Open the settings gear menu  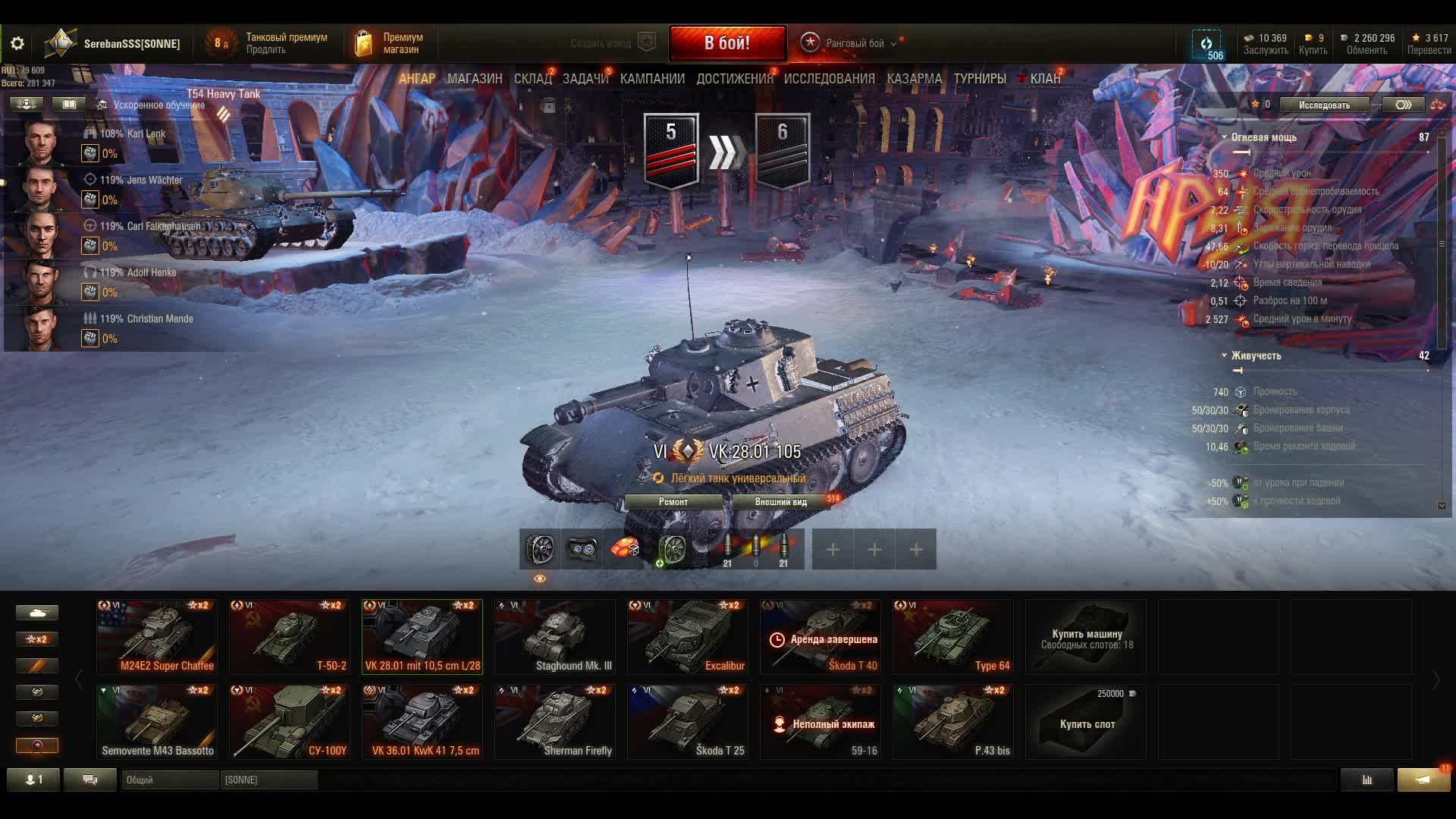click(x=17, y=43)
